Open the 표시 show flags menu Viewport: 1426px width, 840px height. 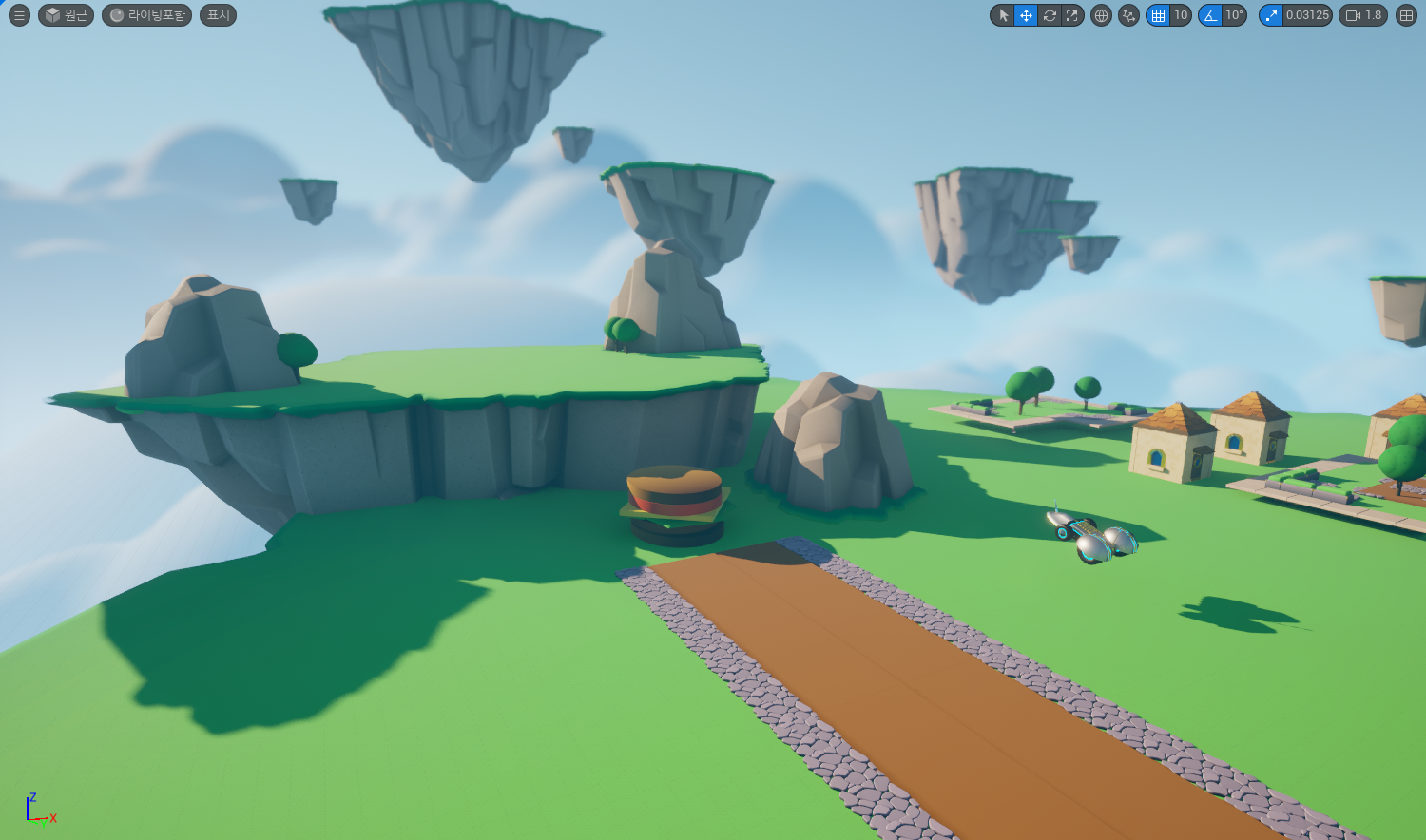[x=218, y=15]
